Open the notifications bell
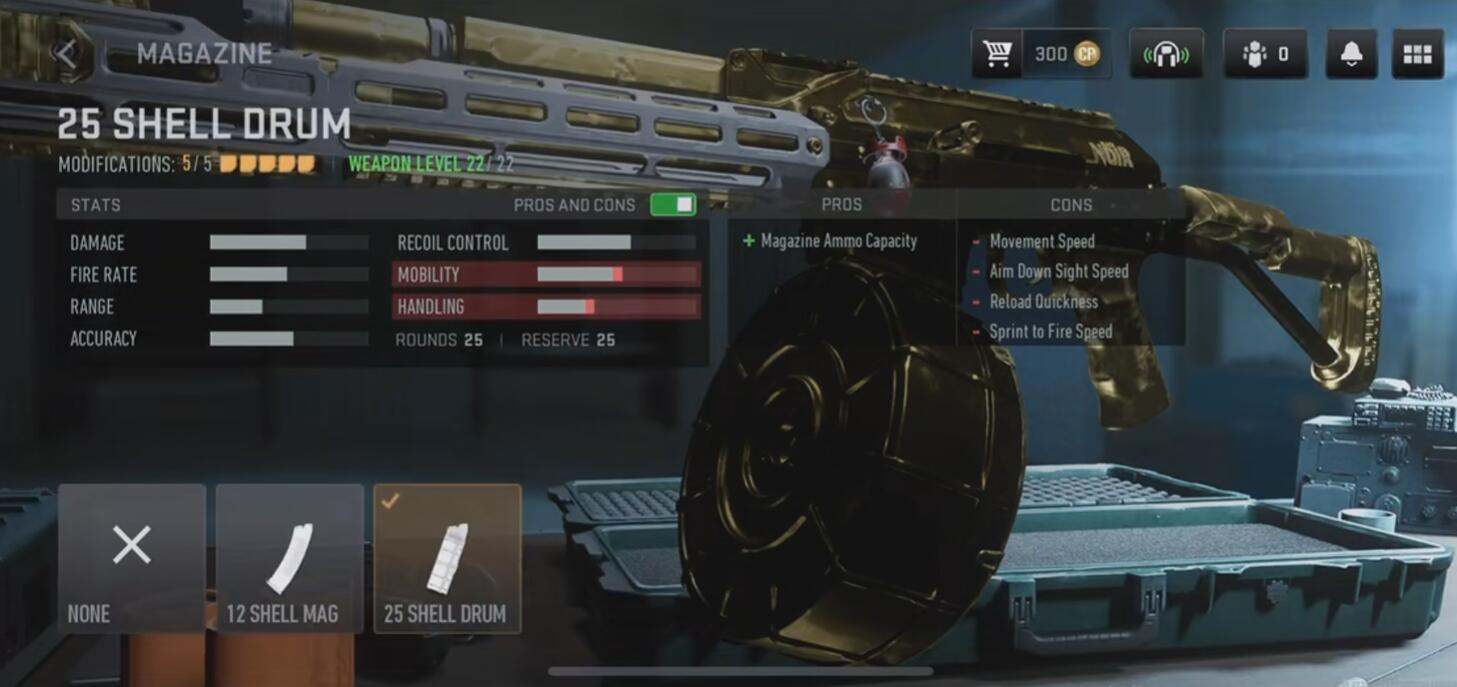 [x=1350, y=54]
